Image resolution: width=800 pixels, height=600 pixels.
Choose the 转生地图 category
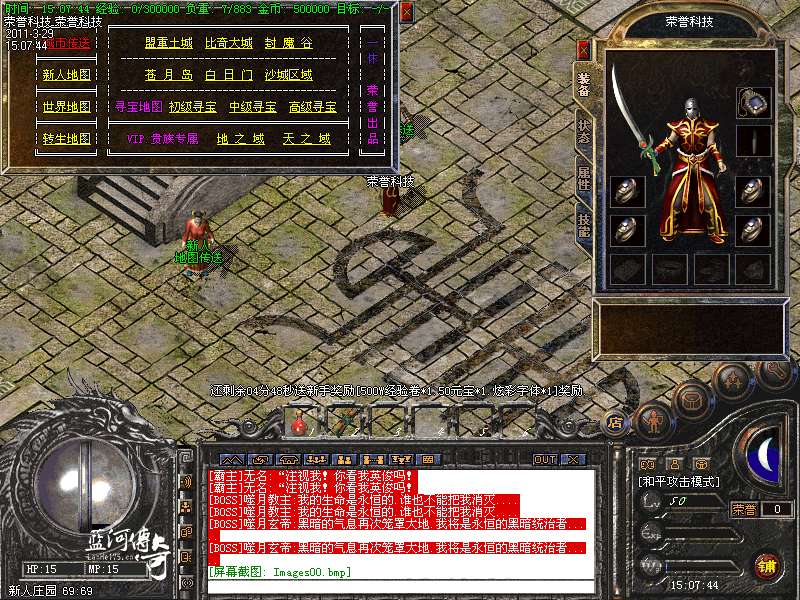click(67, 139)
